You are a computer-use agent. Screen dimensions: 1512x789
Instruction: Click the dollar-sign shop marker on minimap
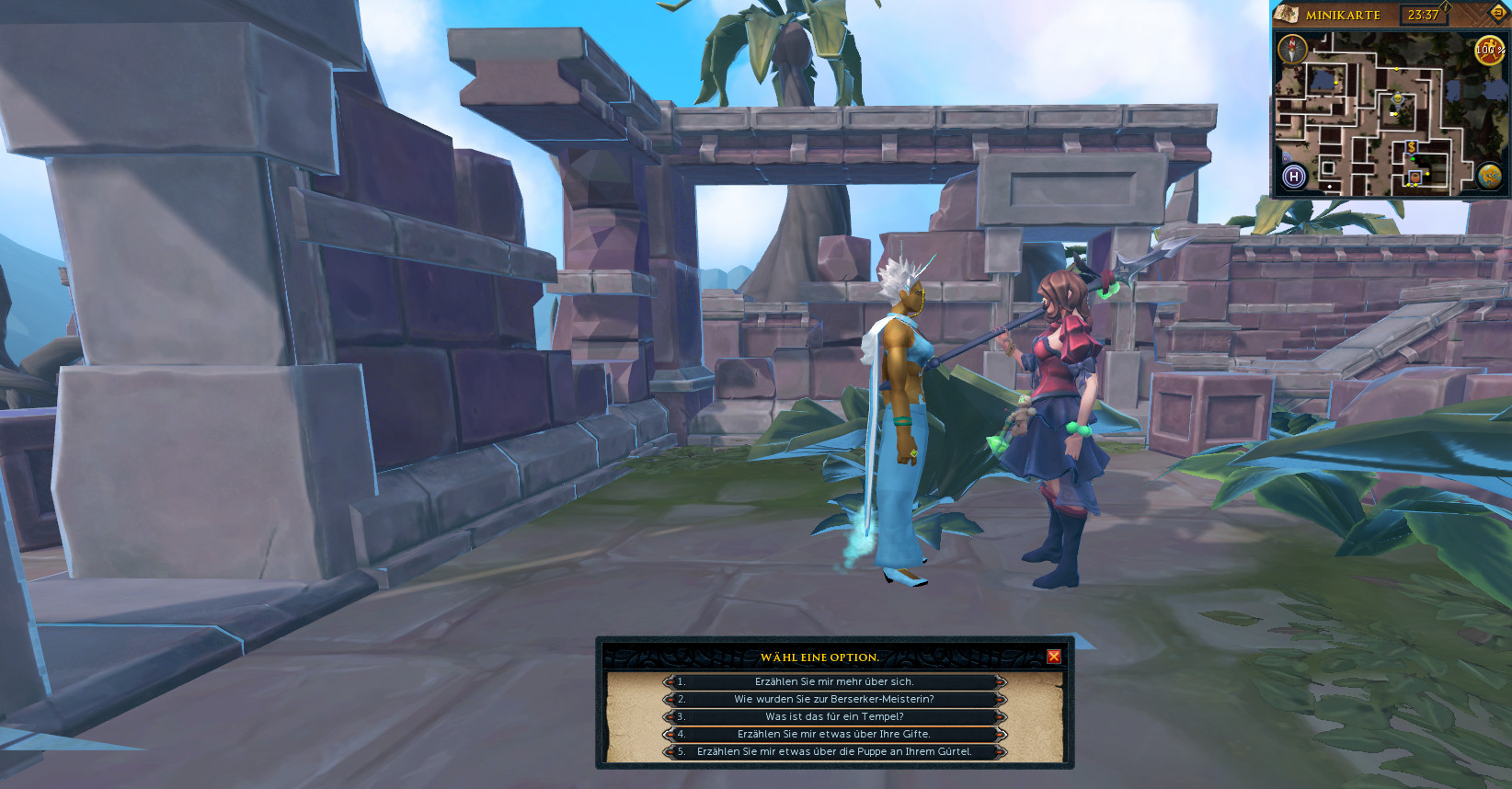pos(1411,147)
